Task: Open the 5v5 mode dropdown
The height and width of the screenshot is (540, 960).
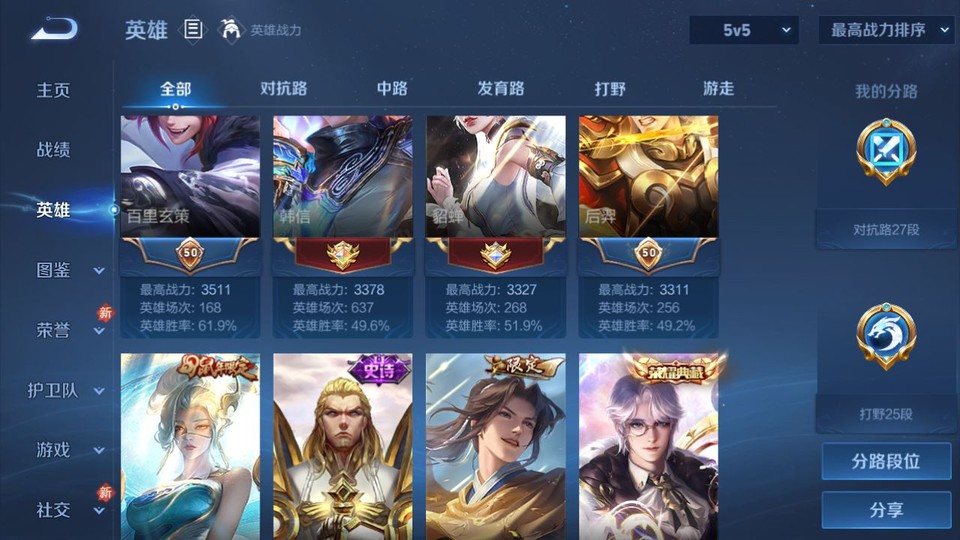Action: [x=743, y=30]
